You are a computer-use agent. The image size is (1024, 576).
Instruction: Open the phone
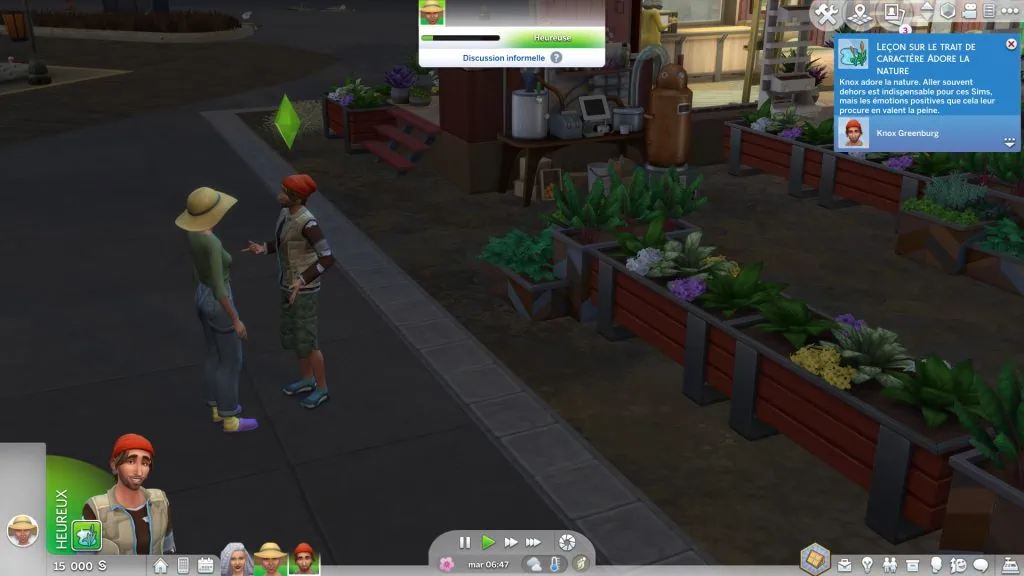pyautogui.click(x=183, y=565)
